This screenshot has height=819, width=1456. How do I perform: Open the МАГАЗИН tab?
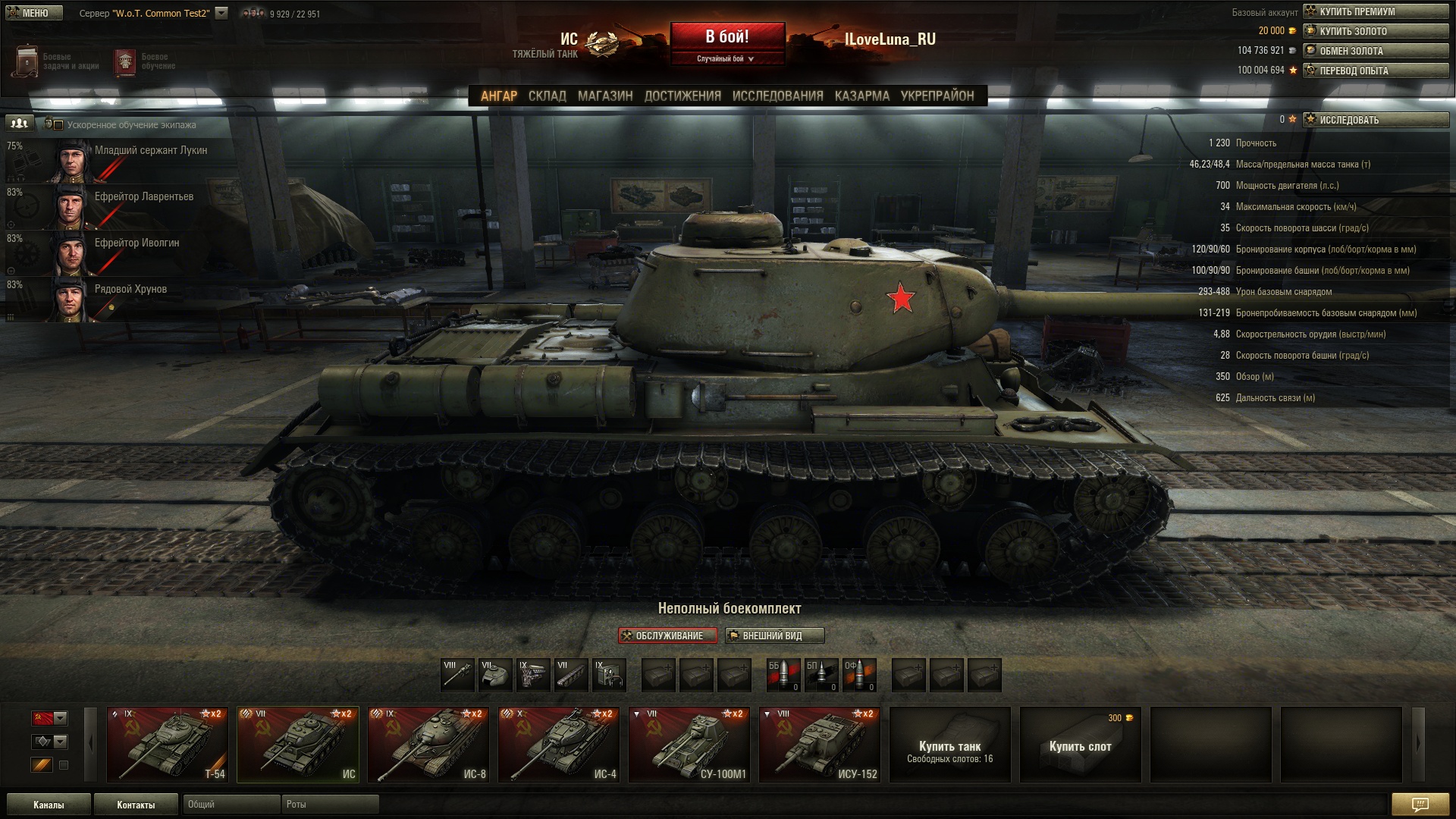click(x=604, y=96)
